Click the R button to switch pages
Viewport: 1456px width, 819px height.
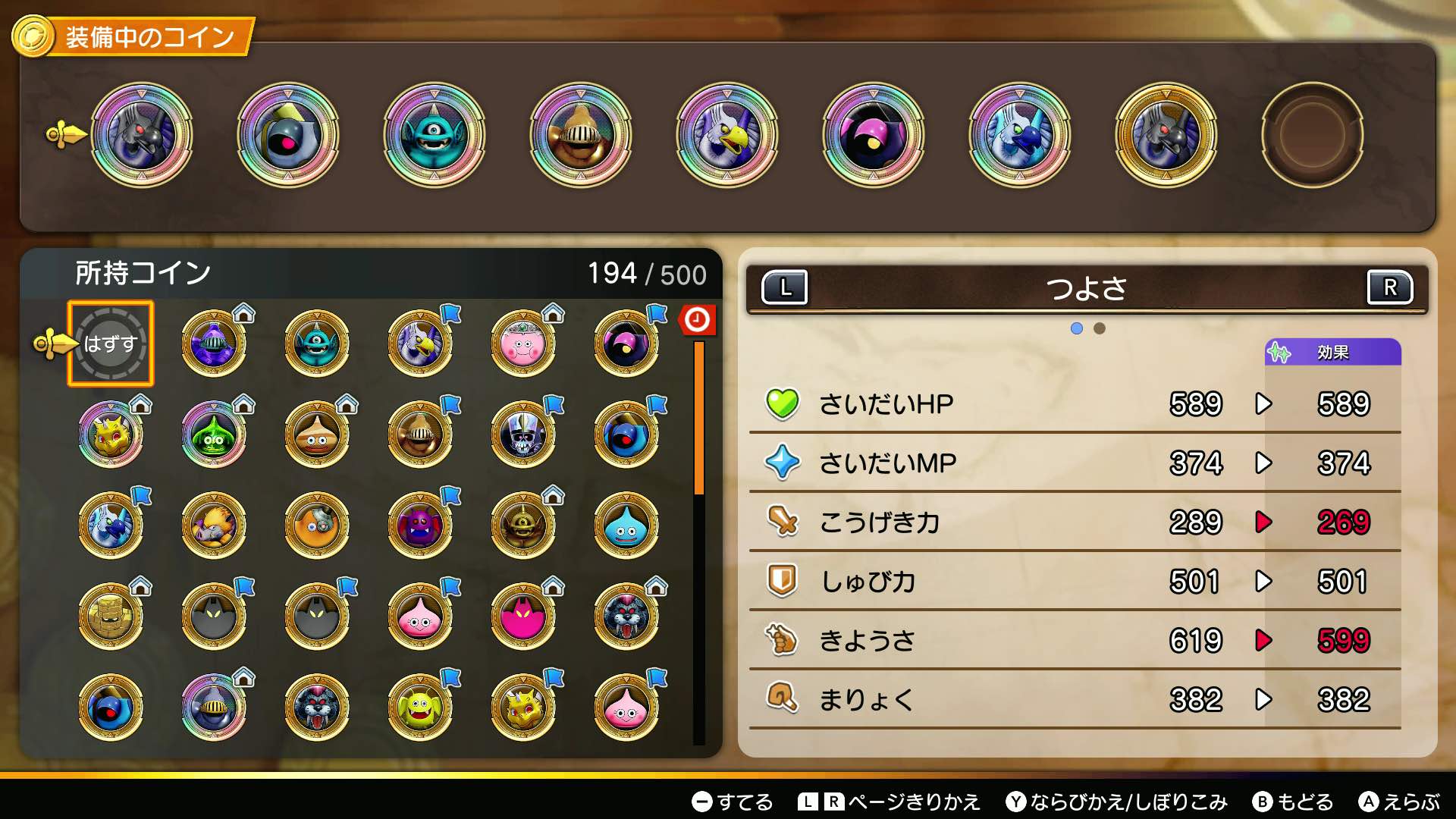point(1392,287)
